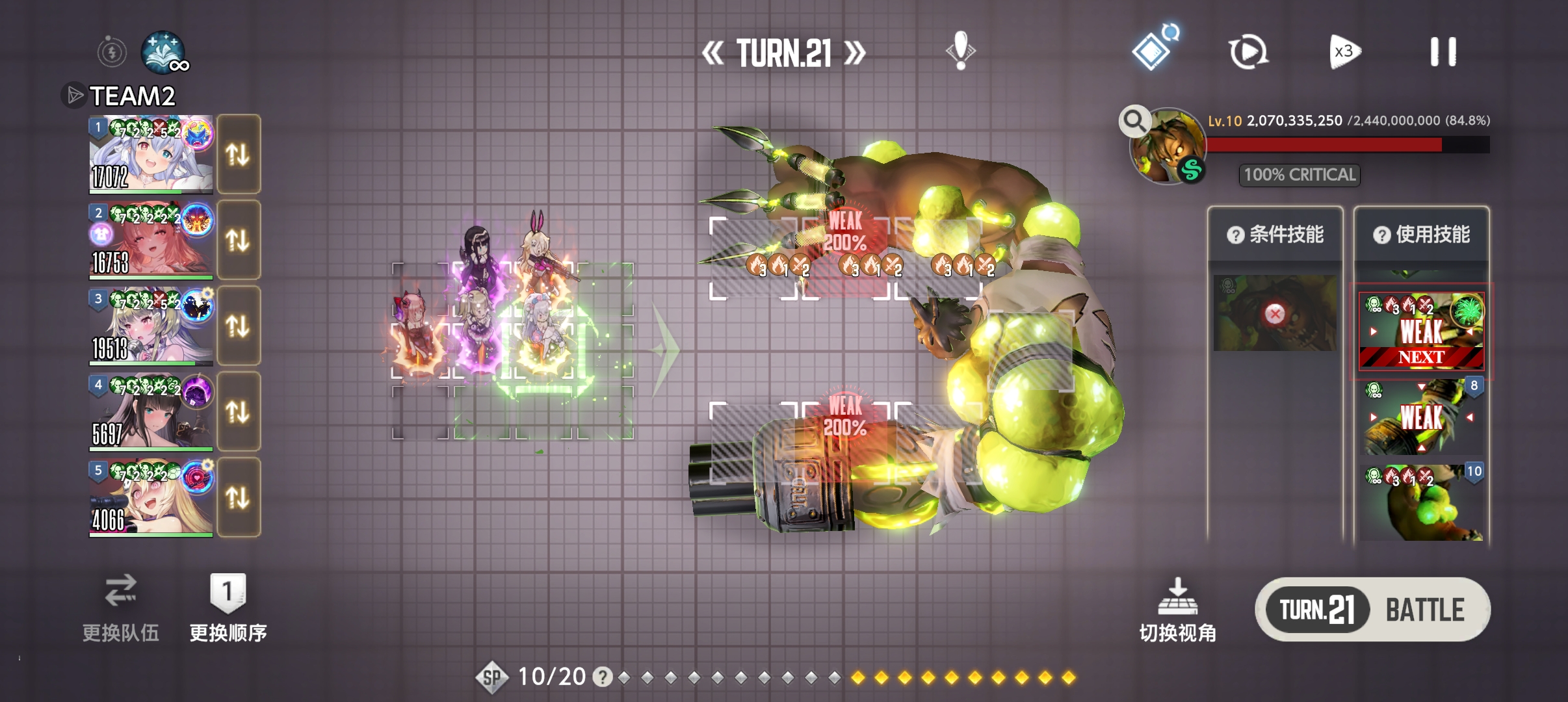Viewport: 1568px width, 702px height.
Task: Swap position of team member 3
Action: tap(238, 326)
